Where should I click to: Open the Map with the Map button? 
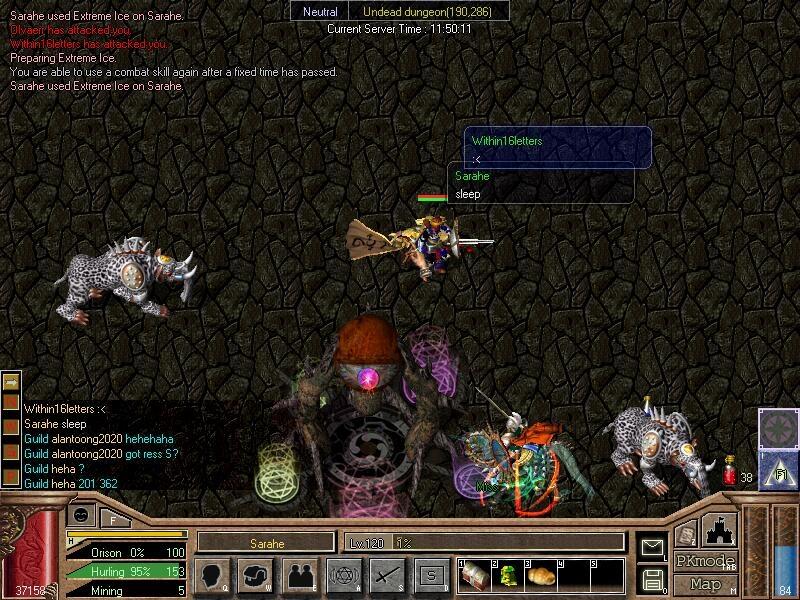(x=706, y=584)
